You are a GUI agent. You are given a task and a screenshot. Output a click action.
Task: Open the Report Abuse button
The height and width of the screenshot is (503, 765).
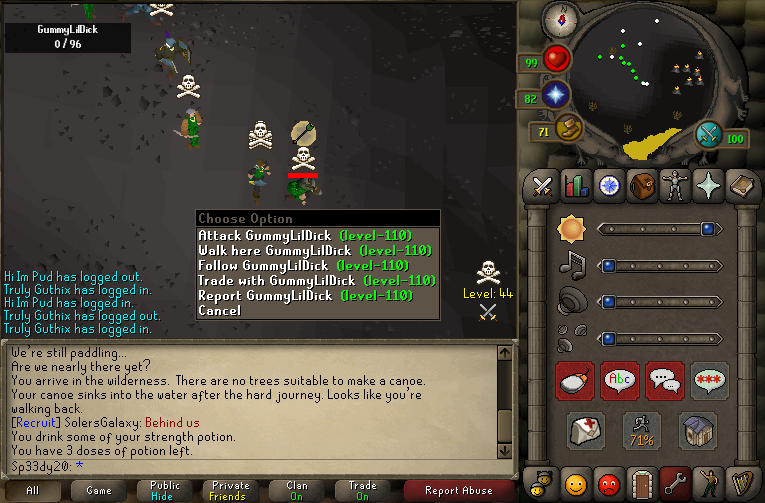pyautogui.click(x=458, y=490)
